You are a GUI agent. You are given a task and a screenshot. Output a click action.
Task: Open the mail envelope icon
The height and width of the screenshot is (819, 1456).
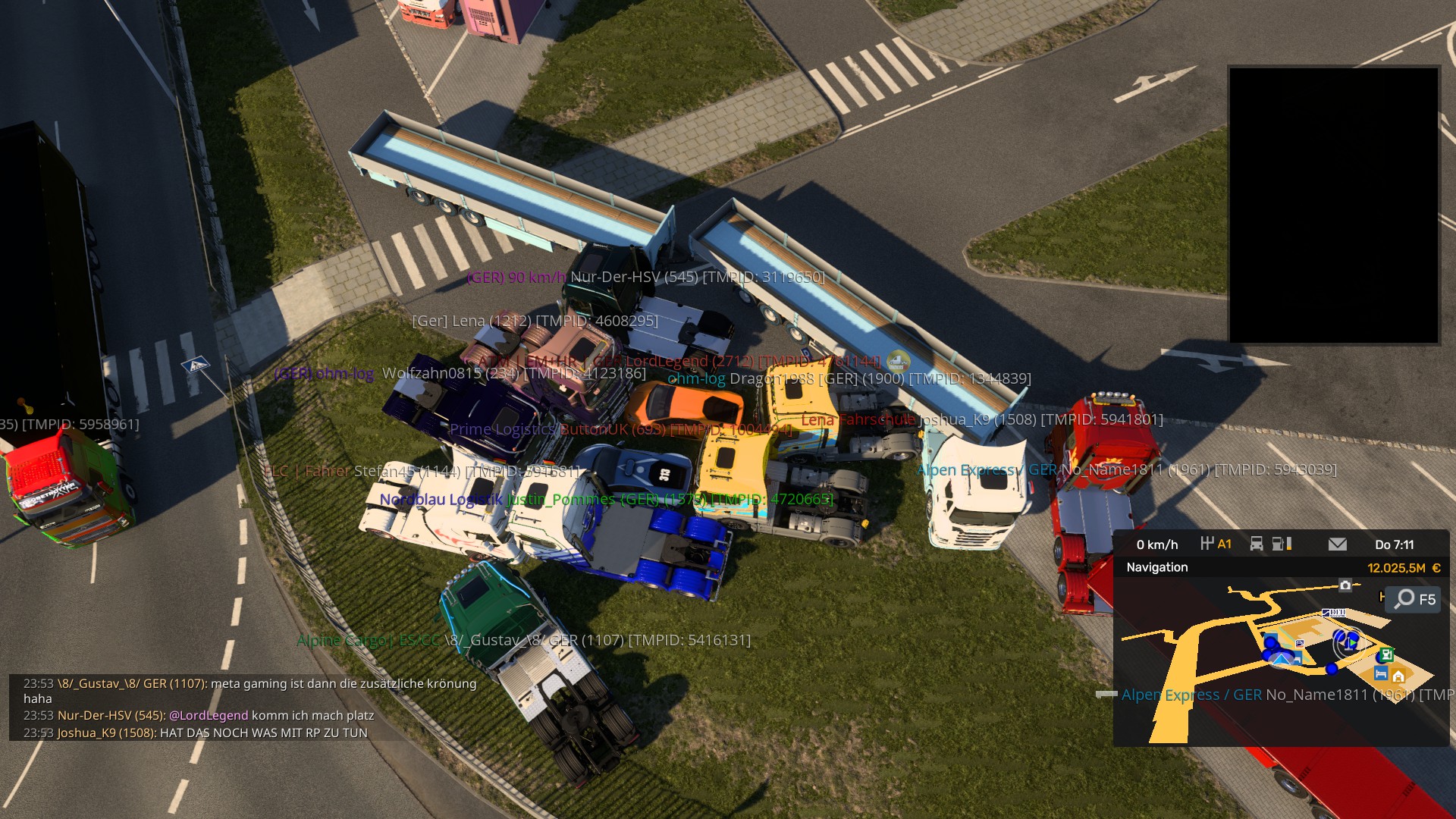tap(1338, 544)
